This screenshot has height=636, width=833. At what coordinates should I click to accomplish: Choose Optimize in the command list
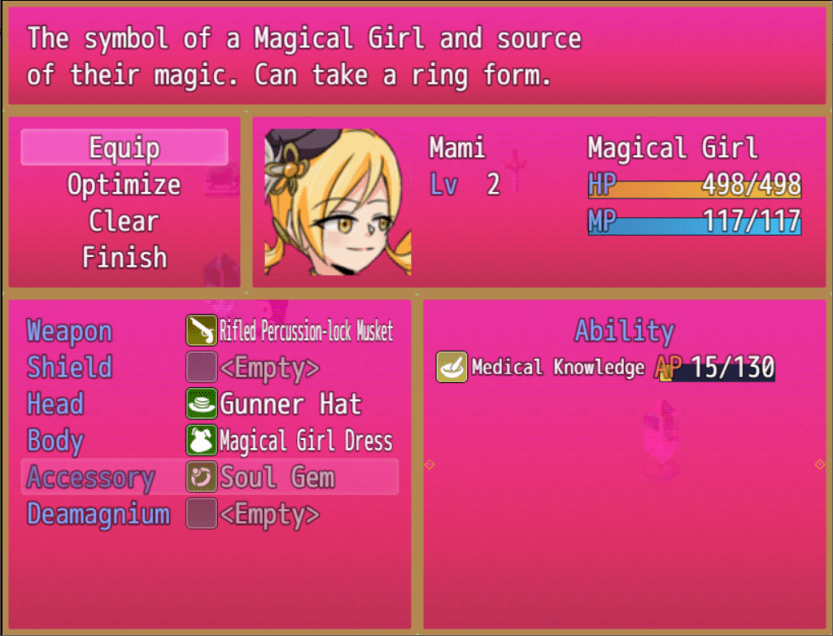pyautogui.click(x=124, y=185)
